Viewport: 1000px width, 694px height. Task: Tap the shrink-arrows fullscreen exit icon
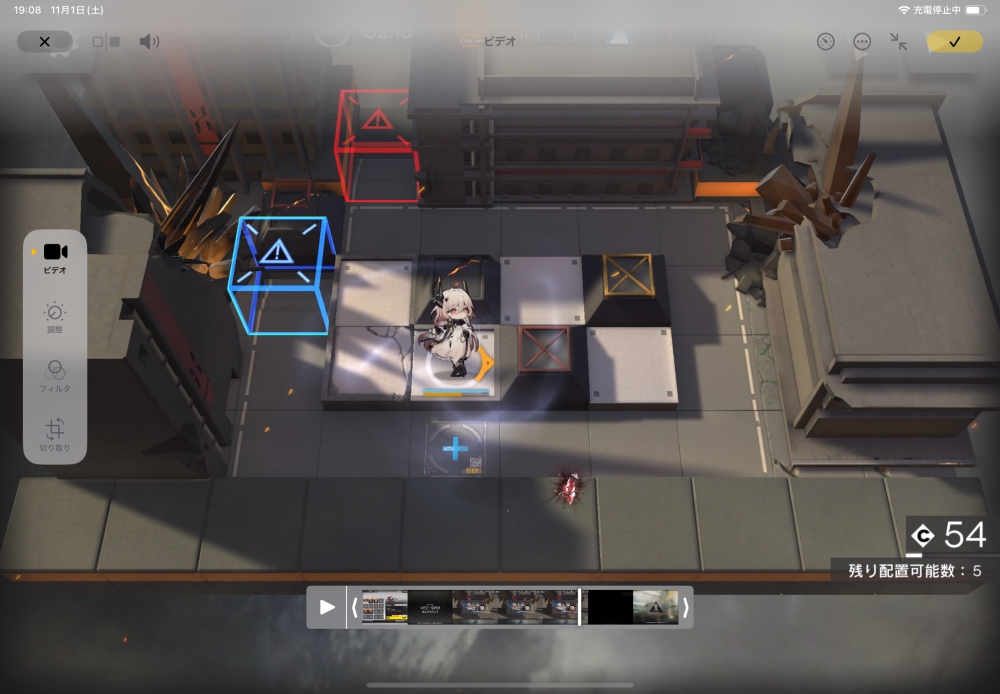click(899, 42)
